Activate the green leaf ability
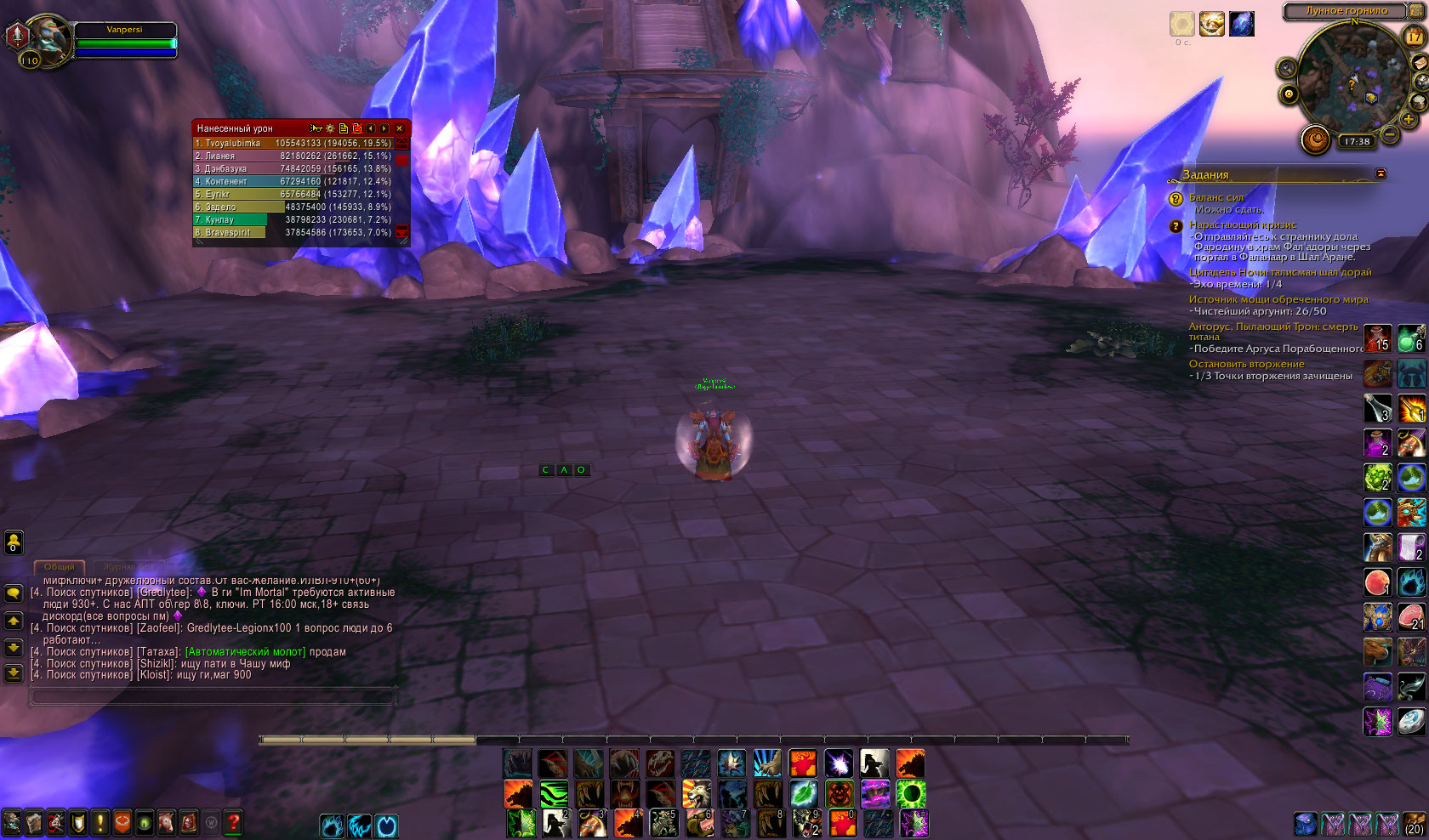 [804, 794]
